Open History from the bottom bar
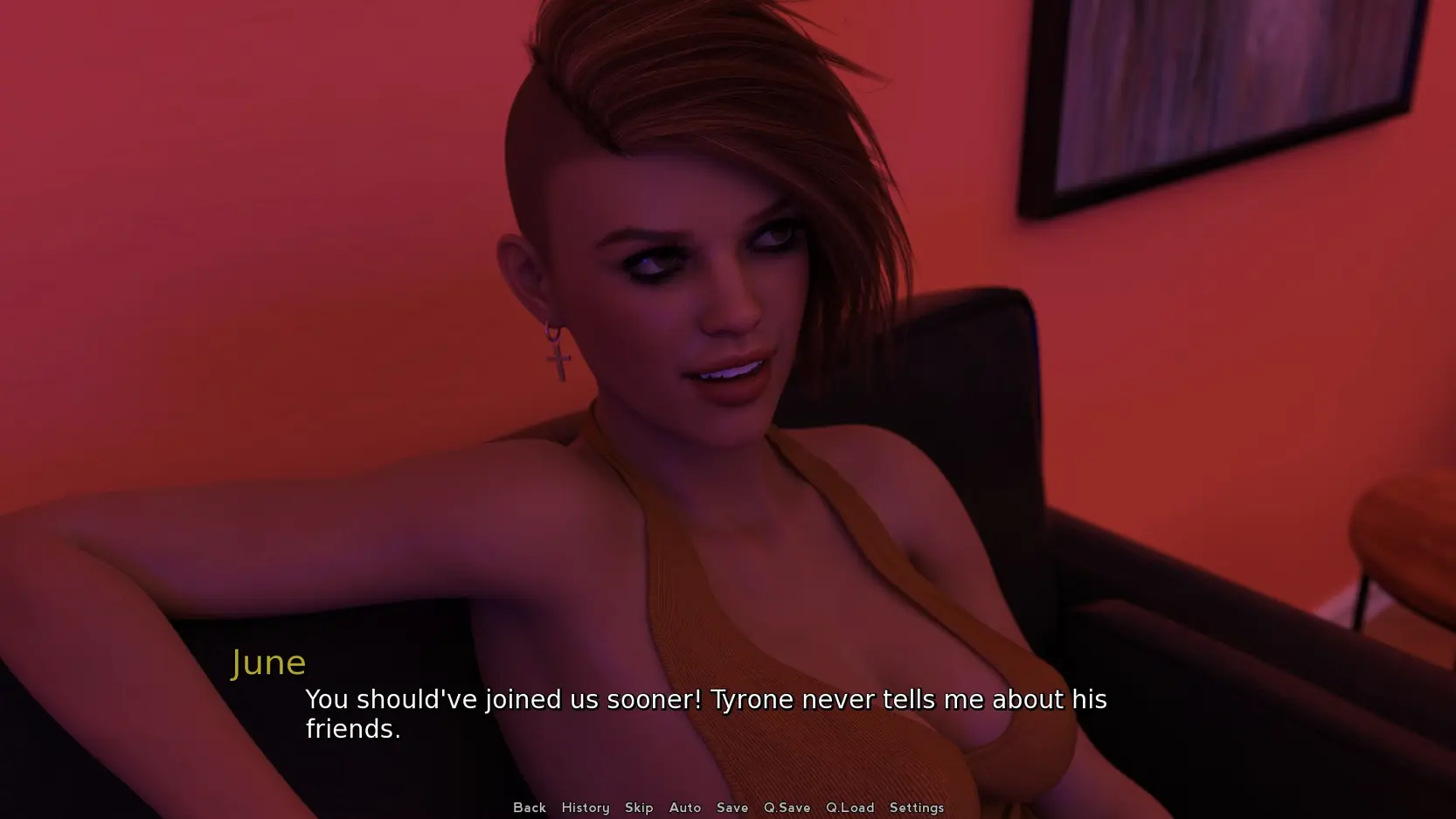Viewport: 1456px width, 819px height. pos(585,808)
